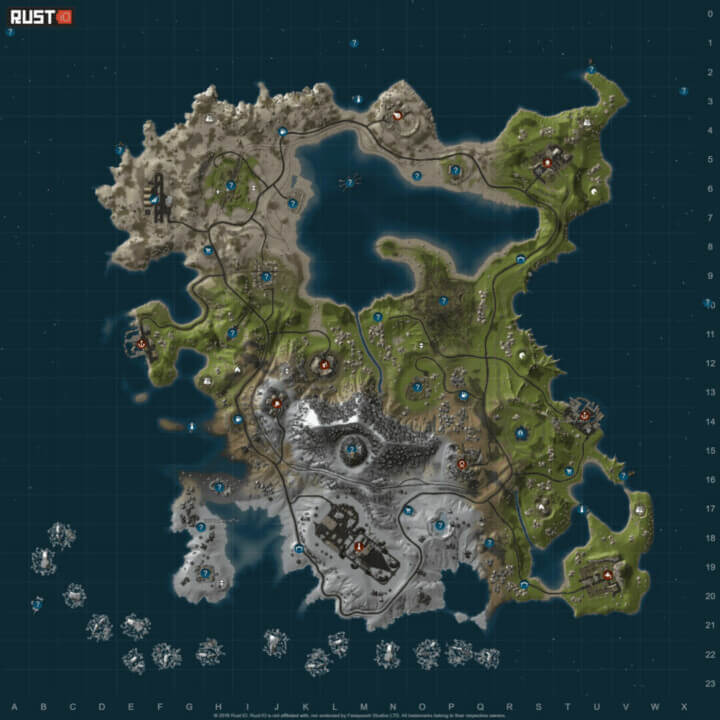Image resolution: width=720 pixels, height=720 pixels.
Task: Select the red marker on the southeastern island compound
Action: [x=606, y=574]
